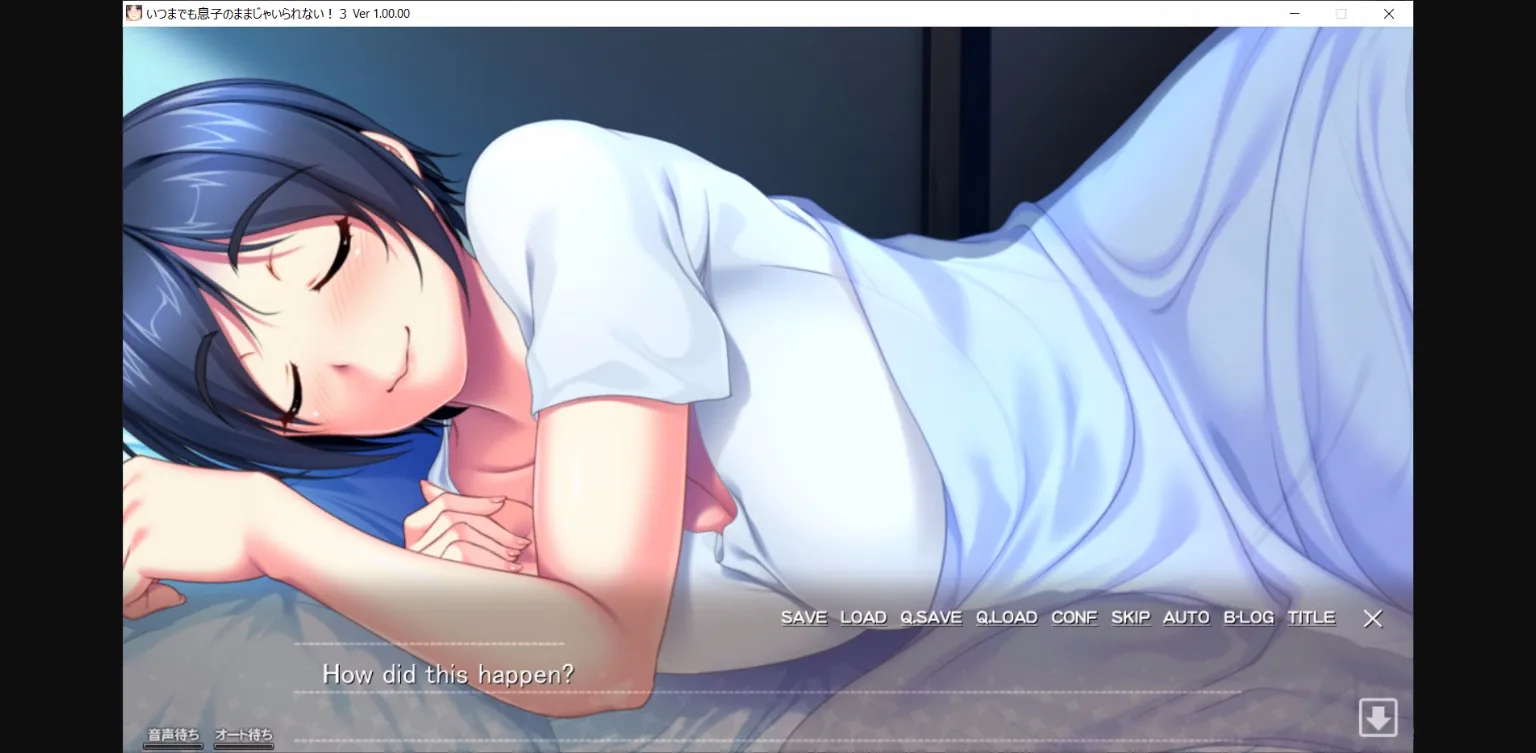Minimize the game window
The image size is (1536, 753).
click(x=1294, y=14)
